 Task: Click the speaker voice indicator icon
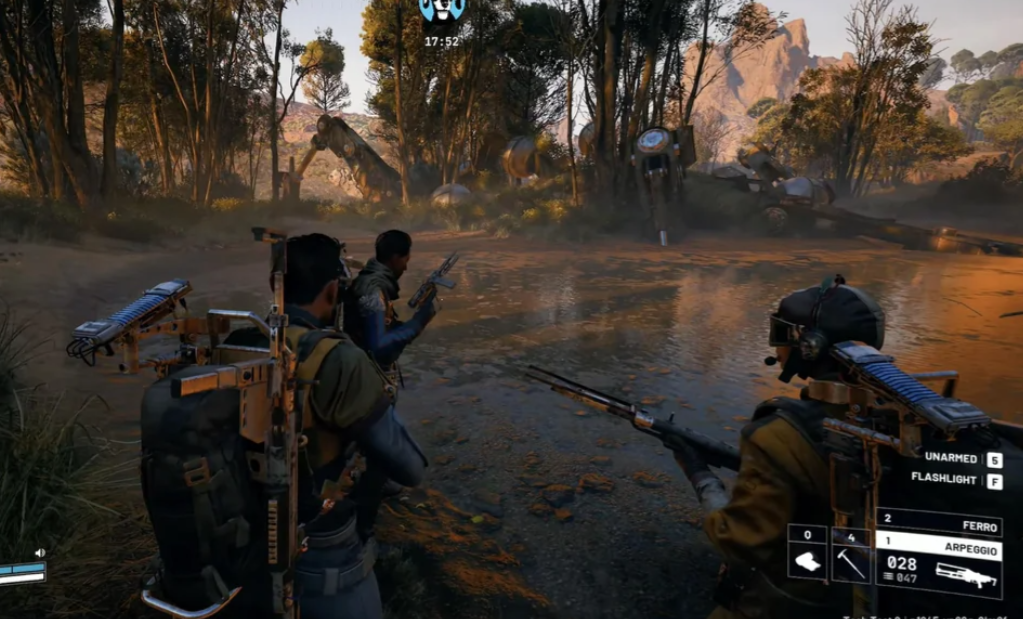click(x=40, y=552)
